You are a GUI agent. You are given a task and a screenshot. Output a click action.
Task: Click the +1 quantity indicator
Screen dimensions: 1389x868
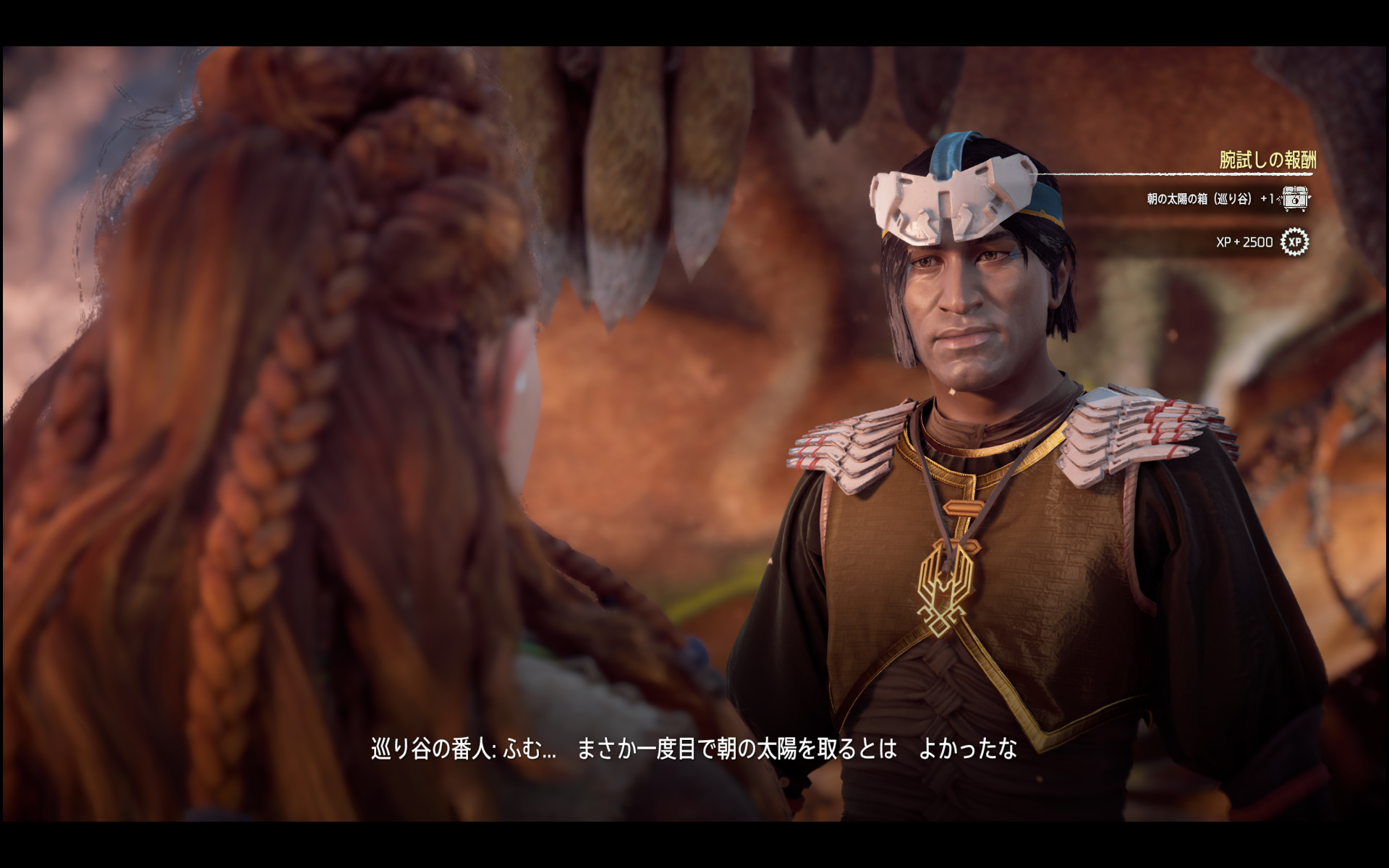coord(1267,197)
